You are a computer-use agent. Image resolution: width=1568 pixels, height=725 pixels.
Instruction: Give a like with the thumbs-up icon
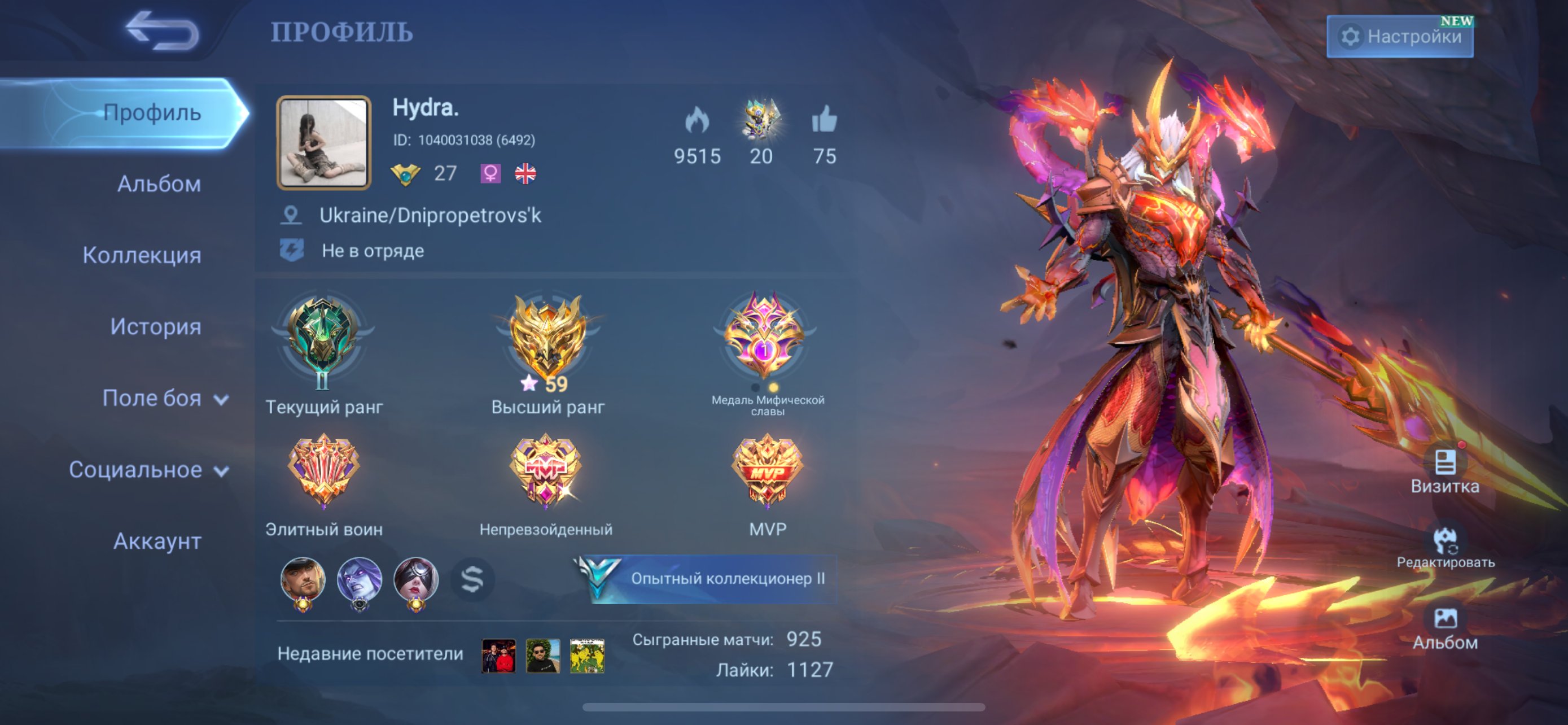824,119
